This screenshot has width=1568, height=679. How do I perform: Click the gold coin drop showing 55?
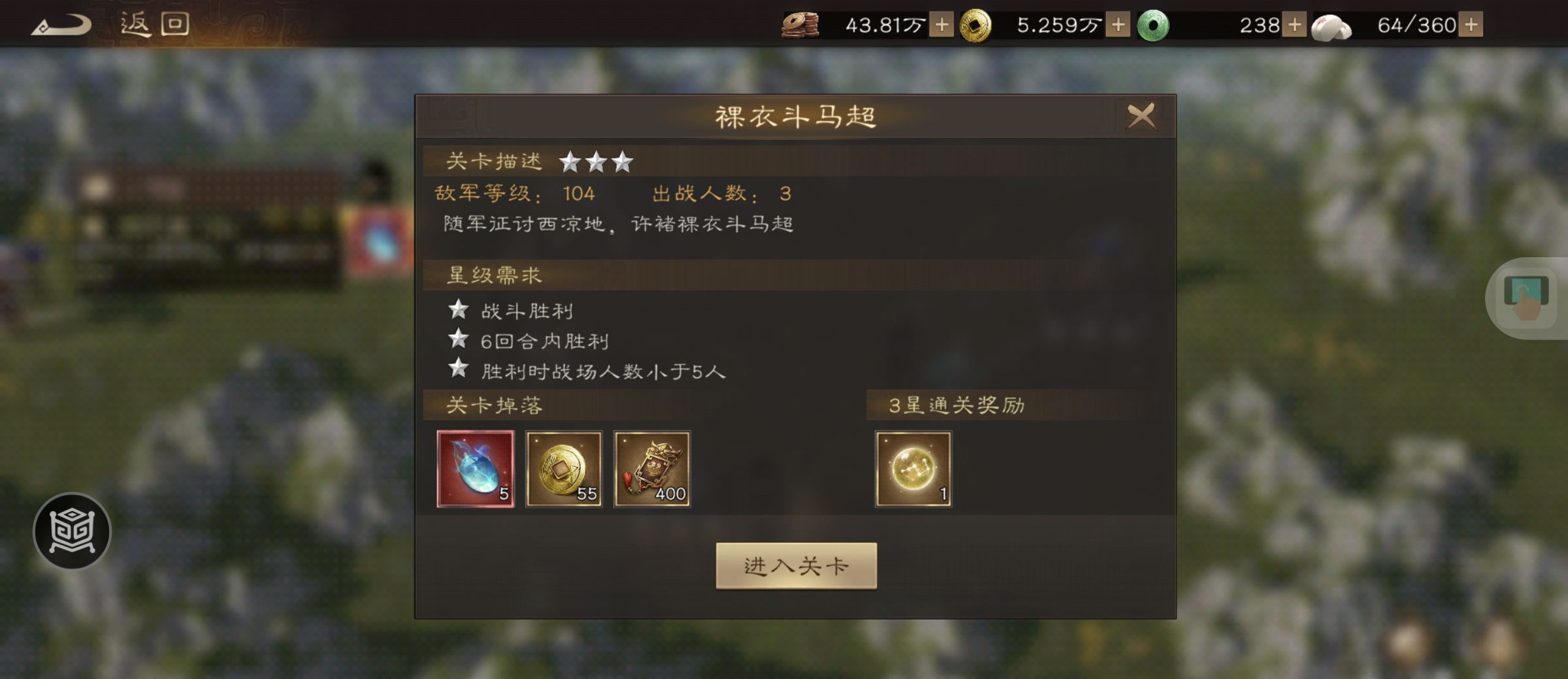[563, 469]
